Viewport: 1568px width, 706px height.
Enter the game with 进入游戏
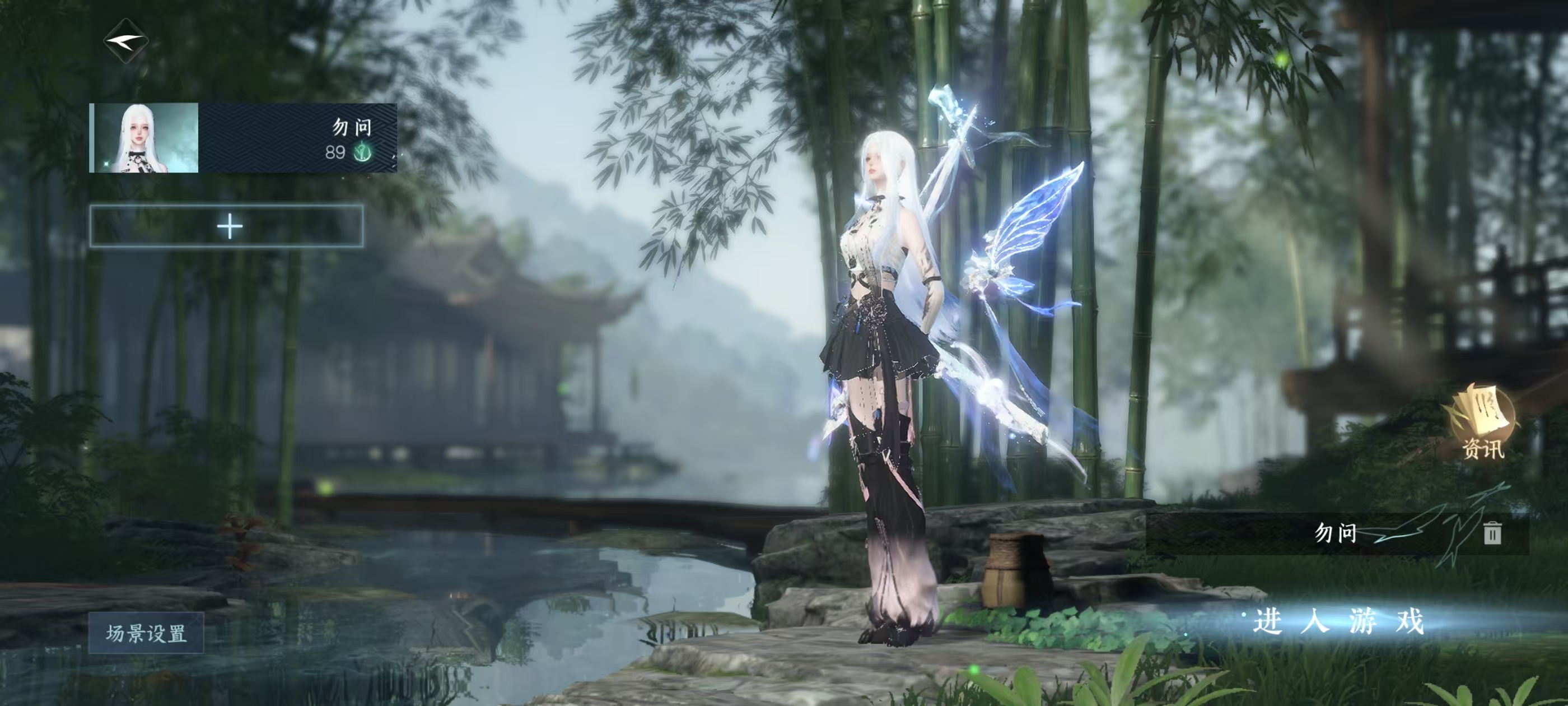[x=1338, y=622]
